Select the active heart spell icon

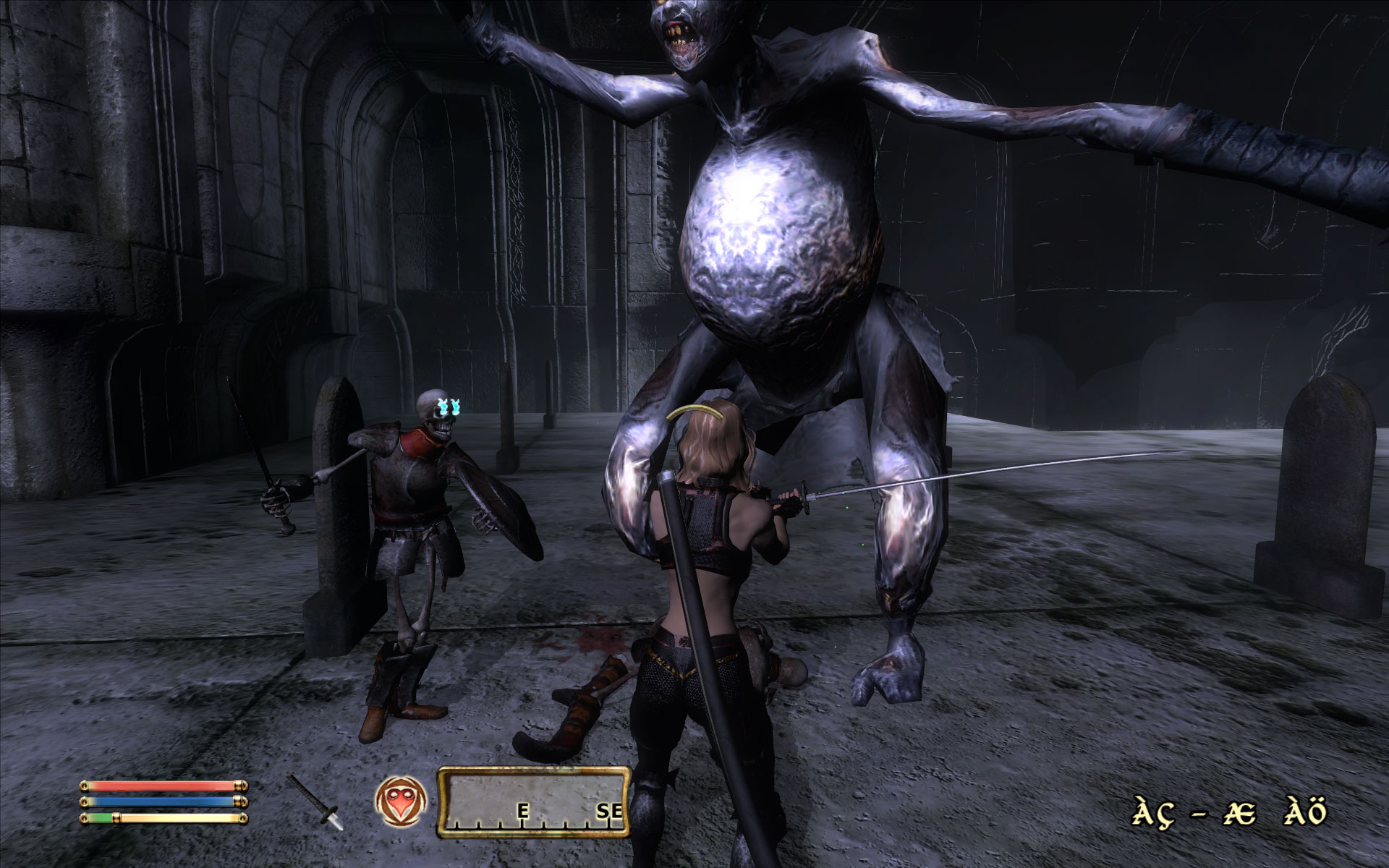click(x=400, y=803)
